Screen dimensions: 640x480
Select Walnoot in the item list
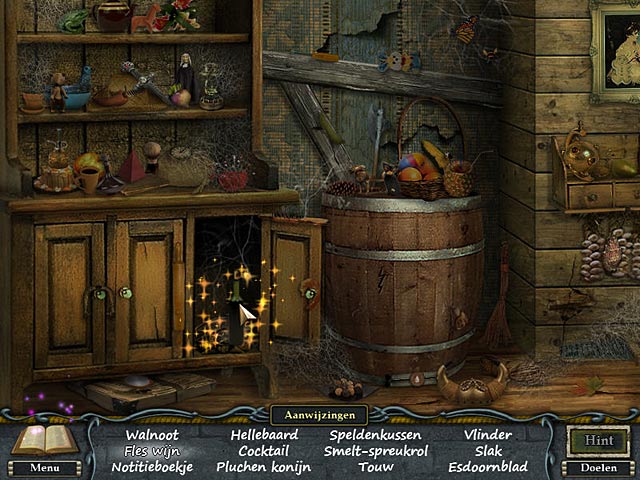pyautogui.click(x=151, y=435)
